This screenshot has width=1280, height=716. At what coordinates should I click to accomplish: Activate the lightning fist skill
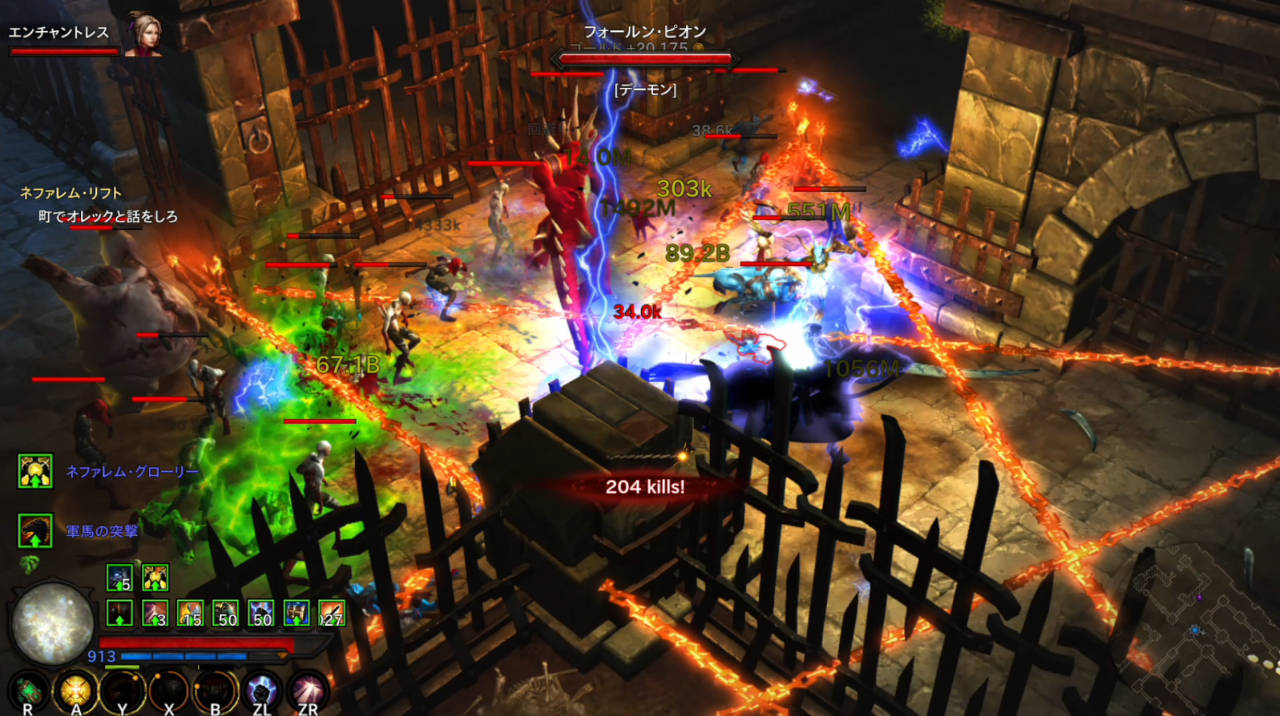(x=261, y=689)
